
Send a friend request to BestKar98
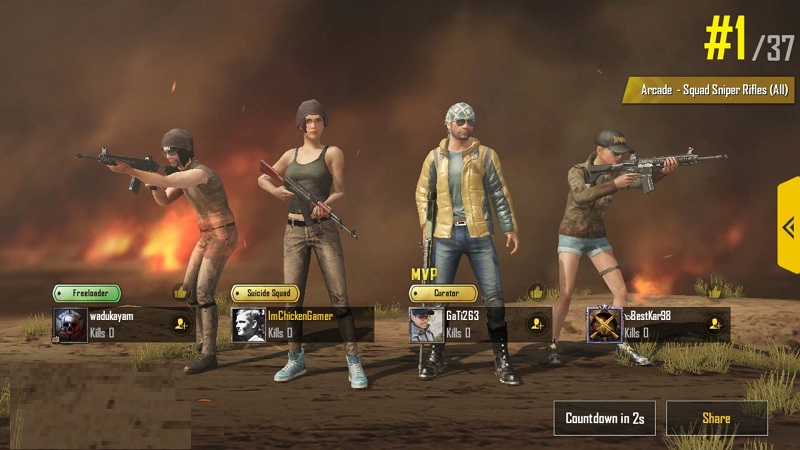pyautogui.click(x=715, y=324)
